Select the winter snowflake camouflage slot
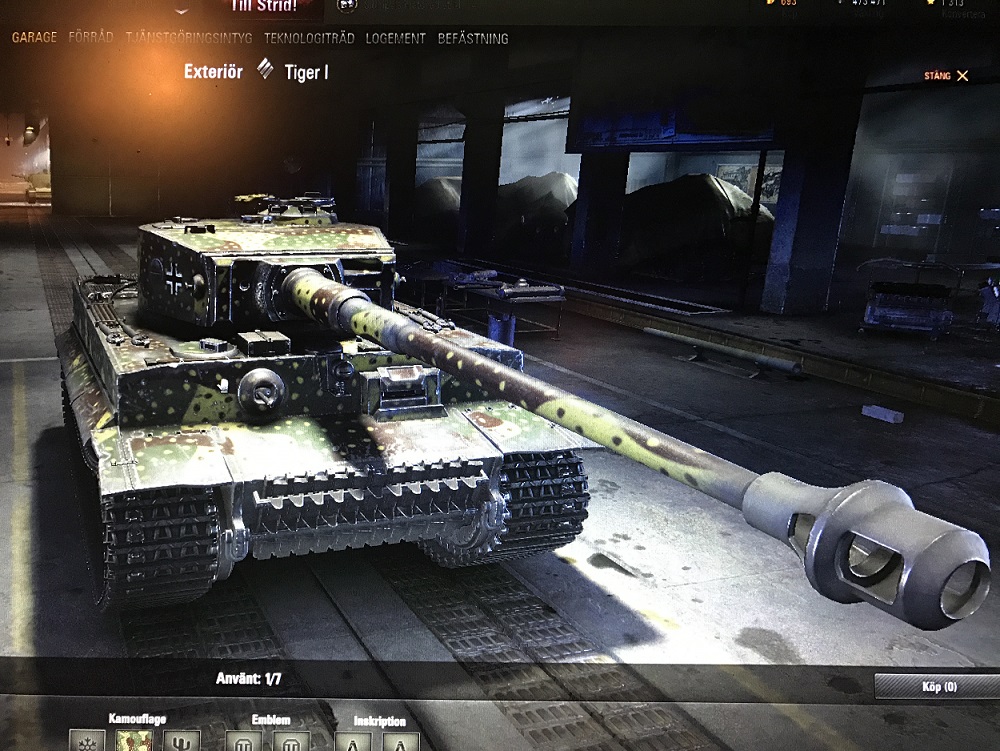Image resolution: width=1000 pixels, height=751 pixels. pyautogui.click(x=87, y=742)
